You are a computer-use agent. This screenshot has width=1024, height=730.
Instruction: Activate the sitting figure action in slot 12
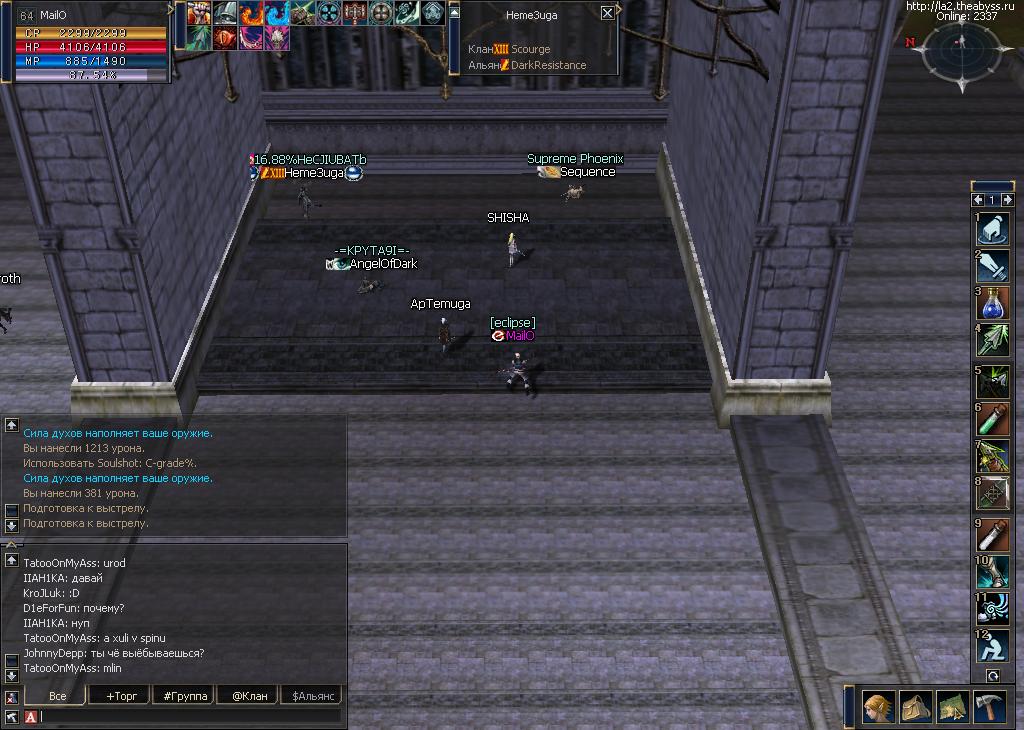(992, 646)
